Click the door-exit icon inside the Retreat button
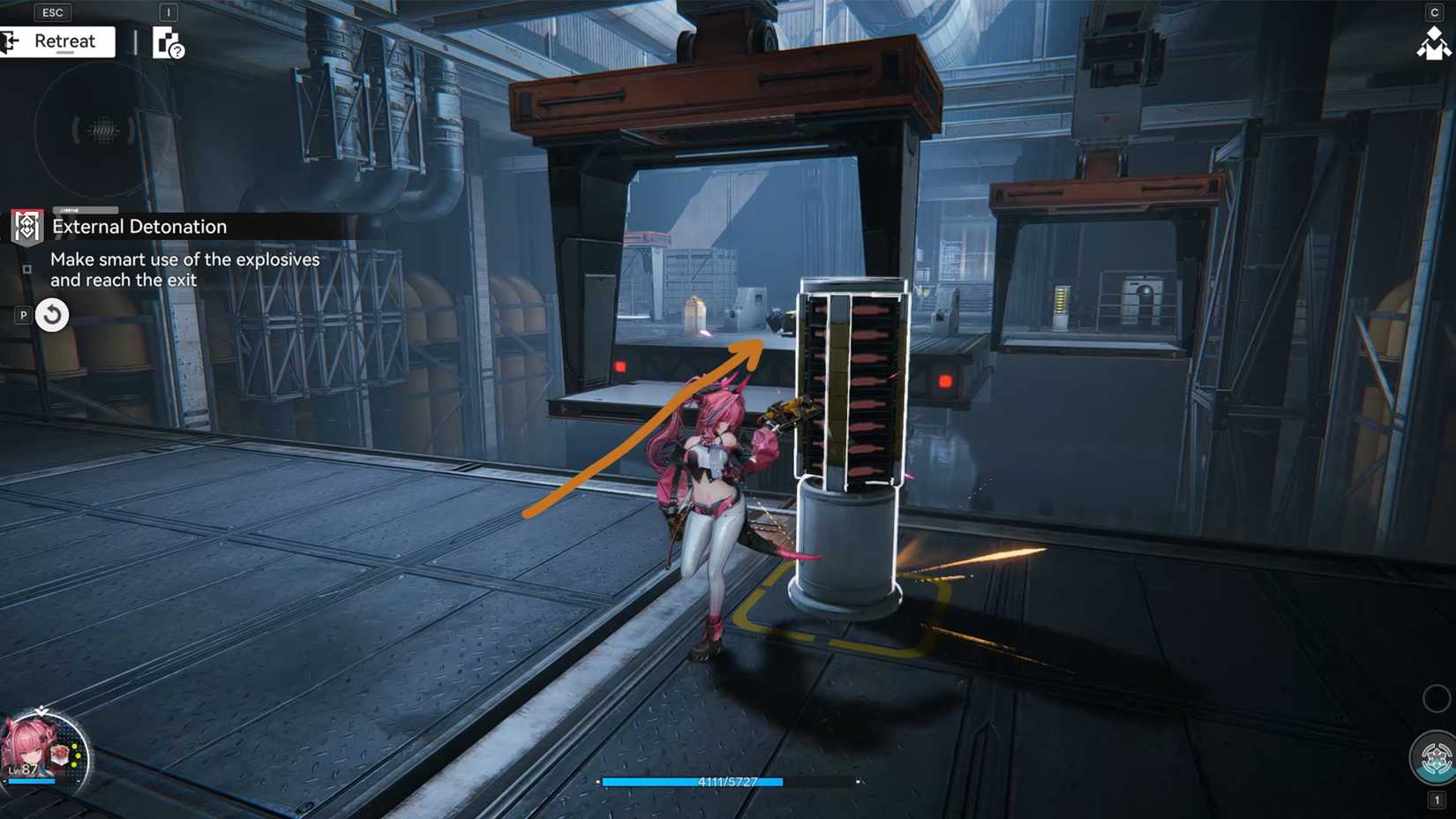The image size is (1456, 819). point(11,41)
